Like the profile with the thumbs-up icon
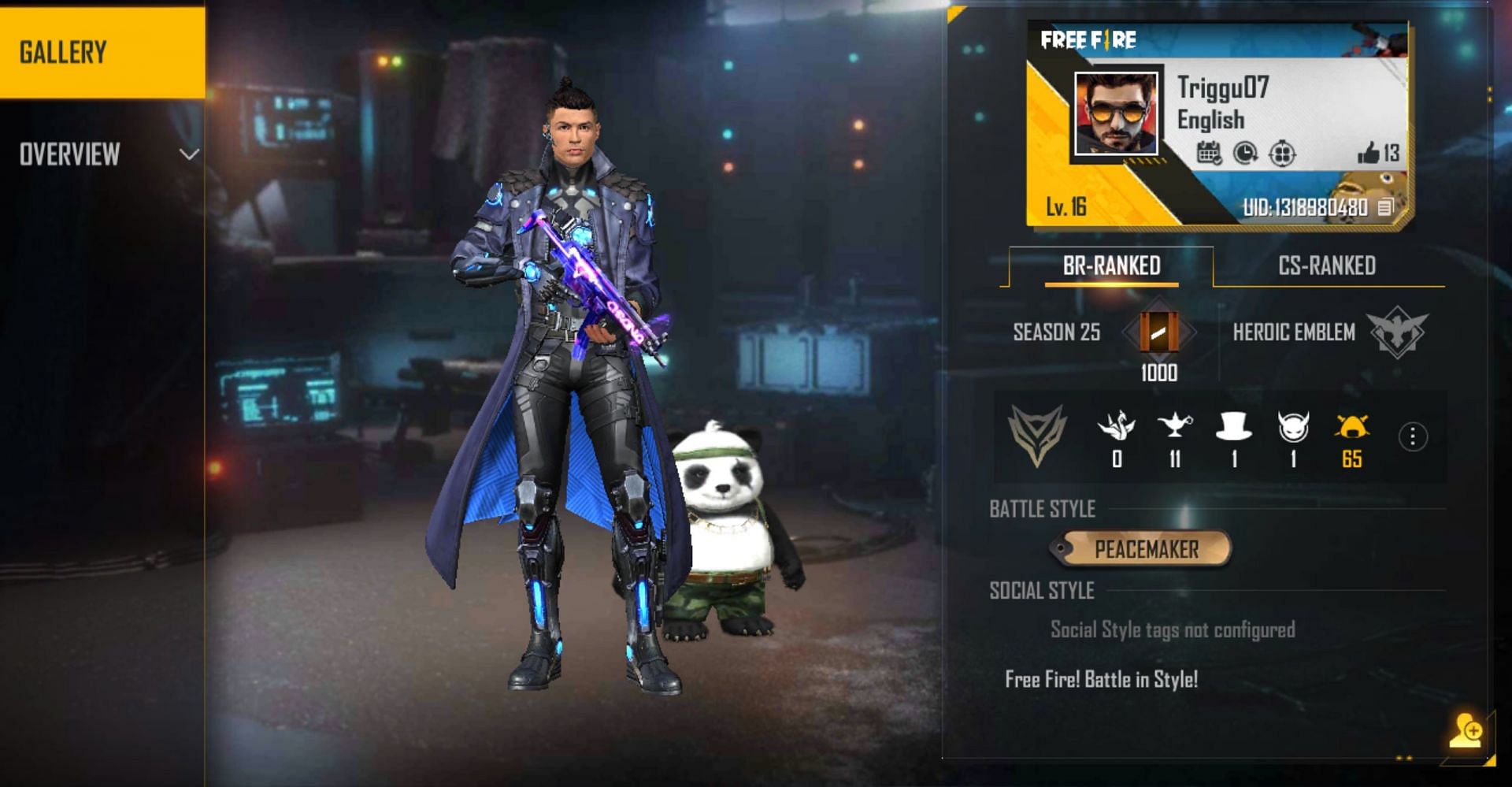1512x787 pixels. (1369, 153)
